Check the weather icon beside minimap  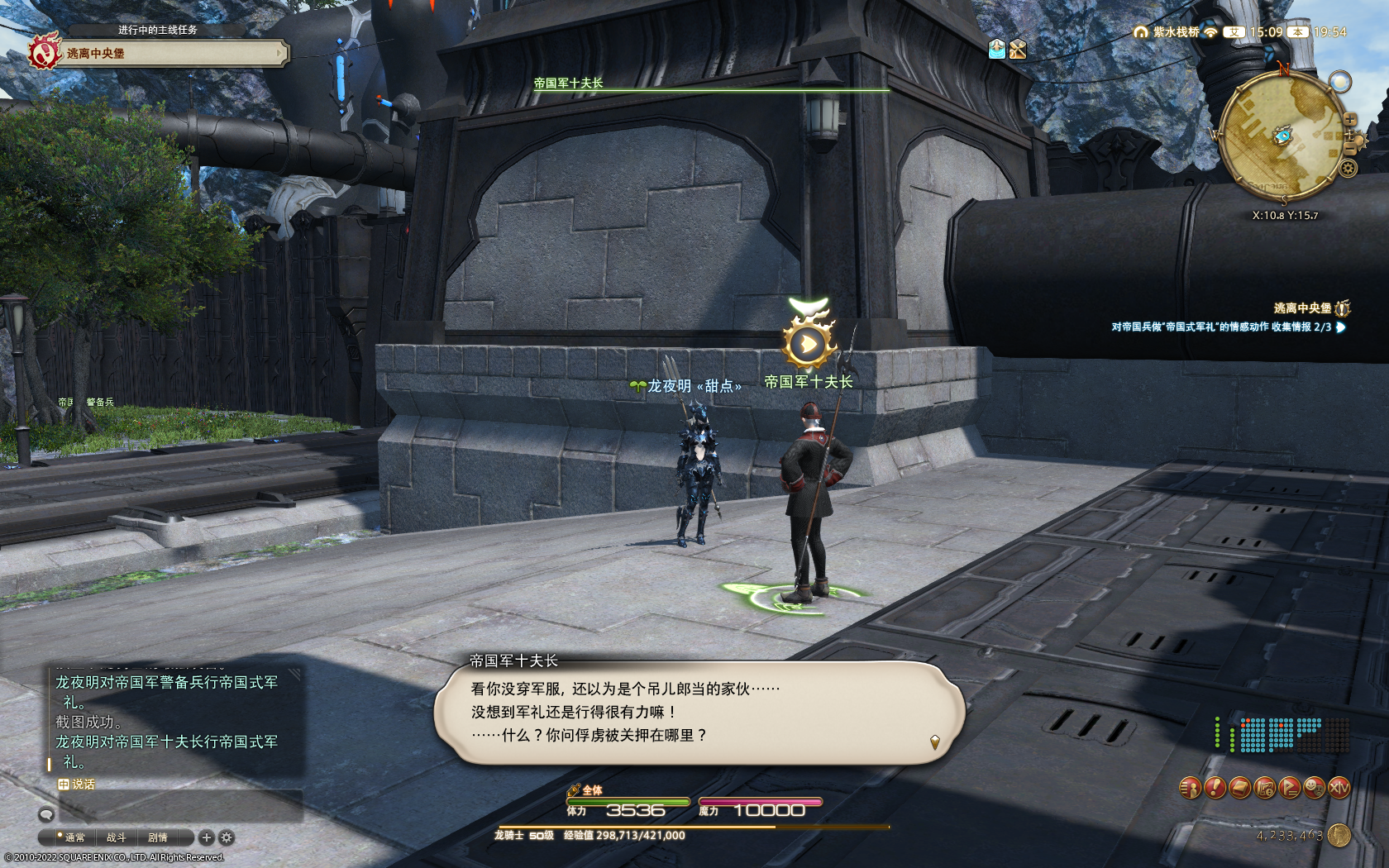1339,82
